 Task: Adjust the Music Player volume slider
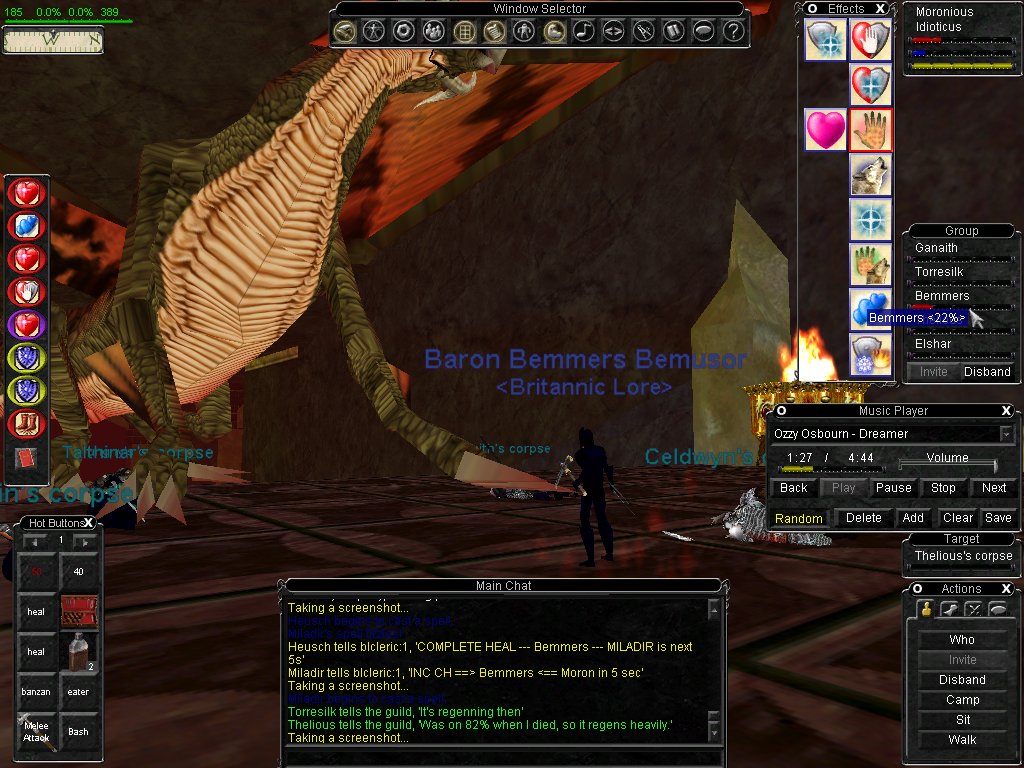pos(946,466)
